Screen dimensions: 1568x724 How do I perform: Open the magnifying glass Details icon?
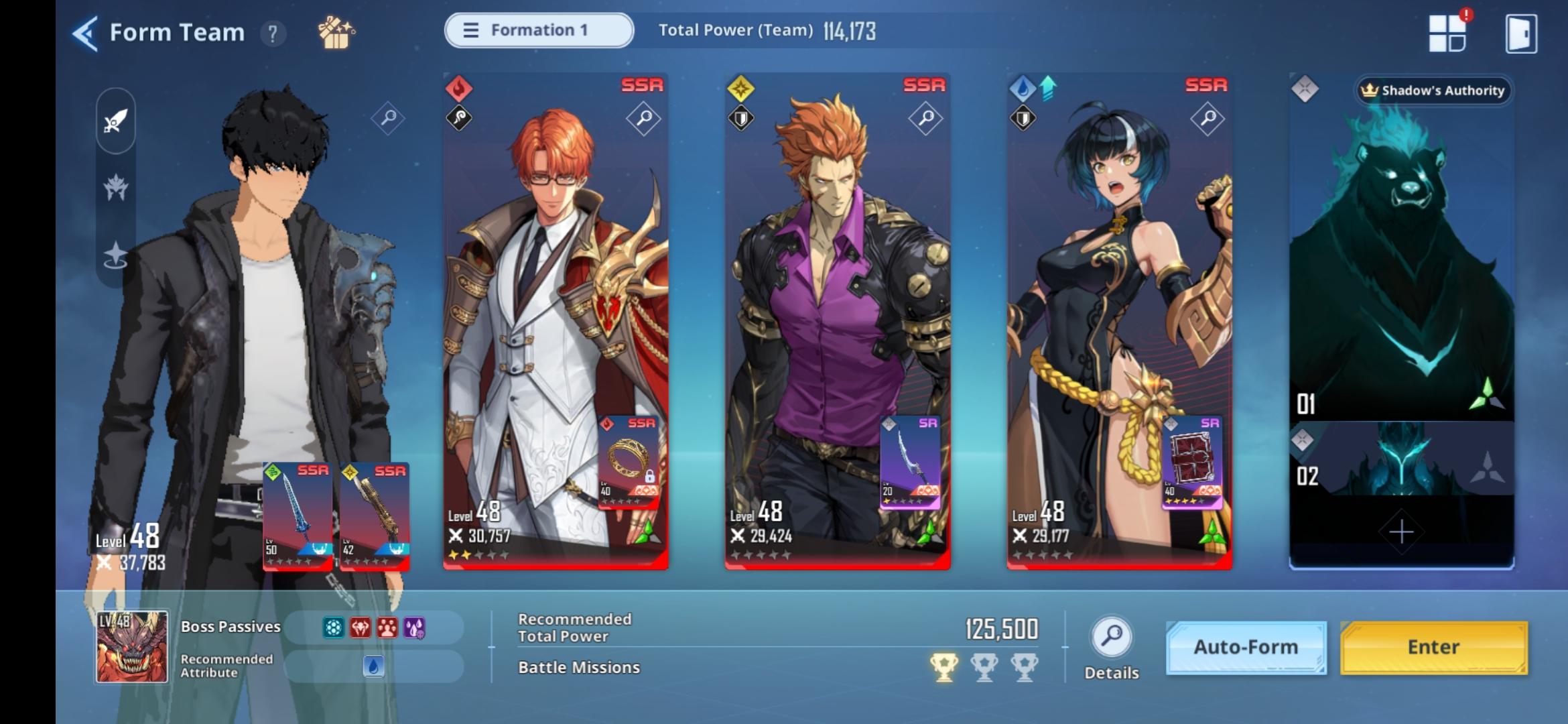[1110, 637]
